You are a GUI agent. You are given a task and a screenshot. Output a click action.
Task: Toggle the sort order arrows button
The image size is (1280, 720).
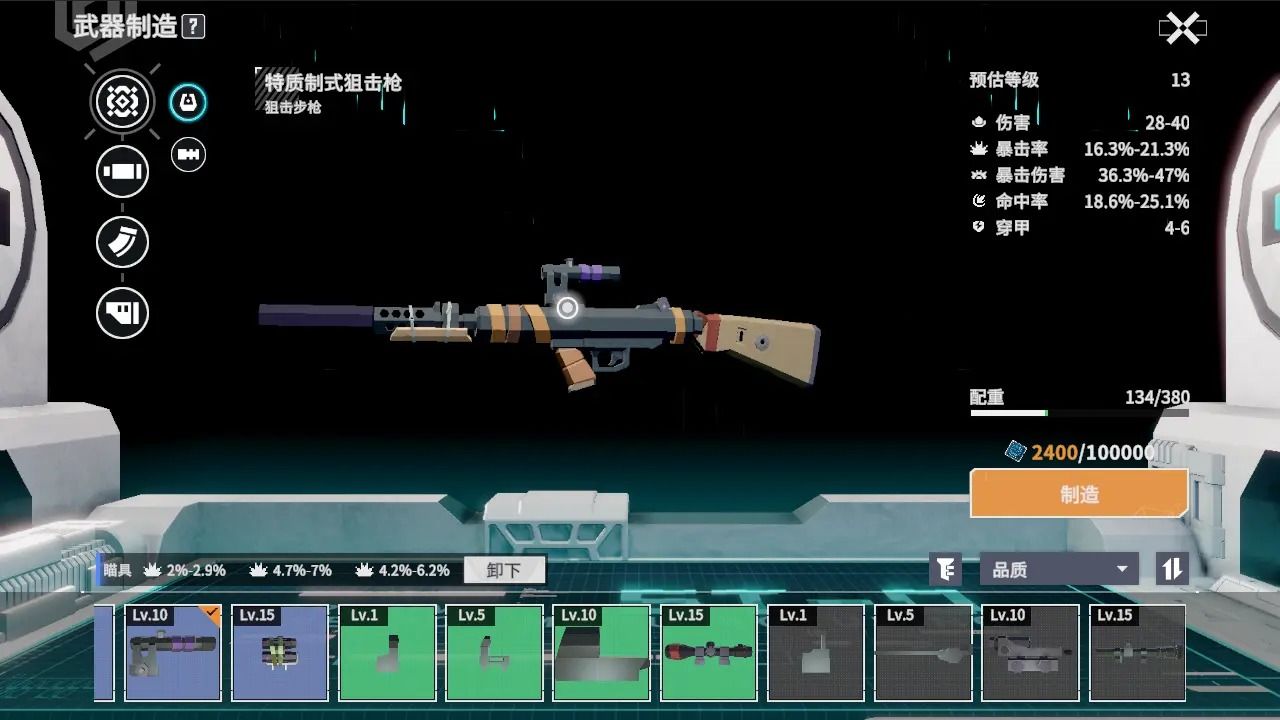1171,570
